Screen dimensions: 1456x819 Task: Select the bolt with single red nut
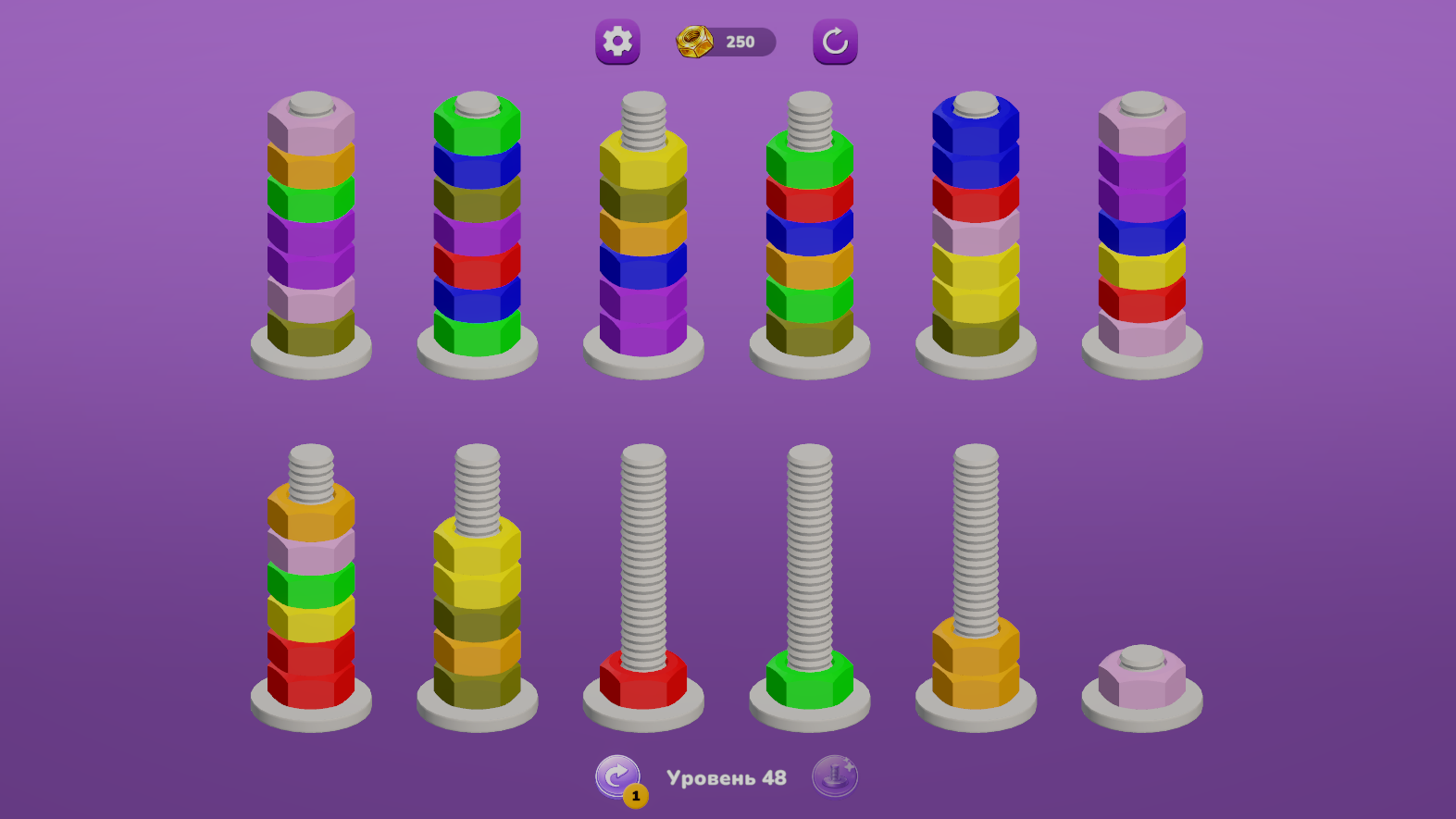[x=641, y=681]
